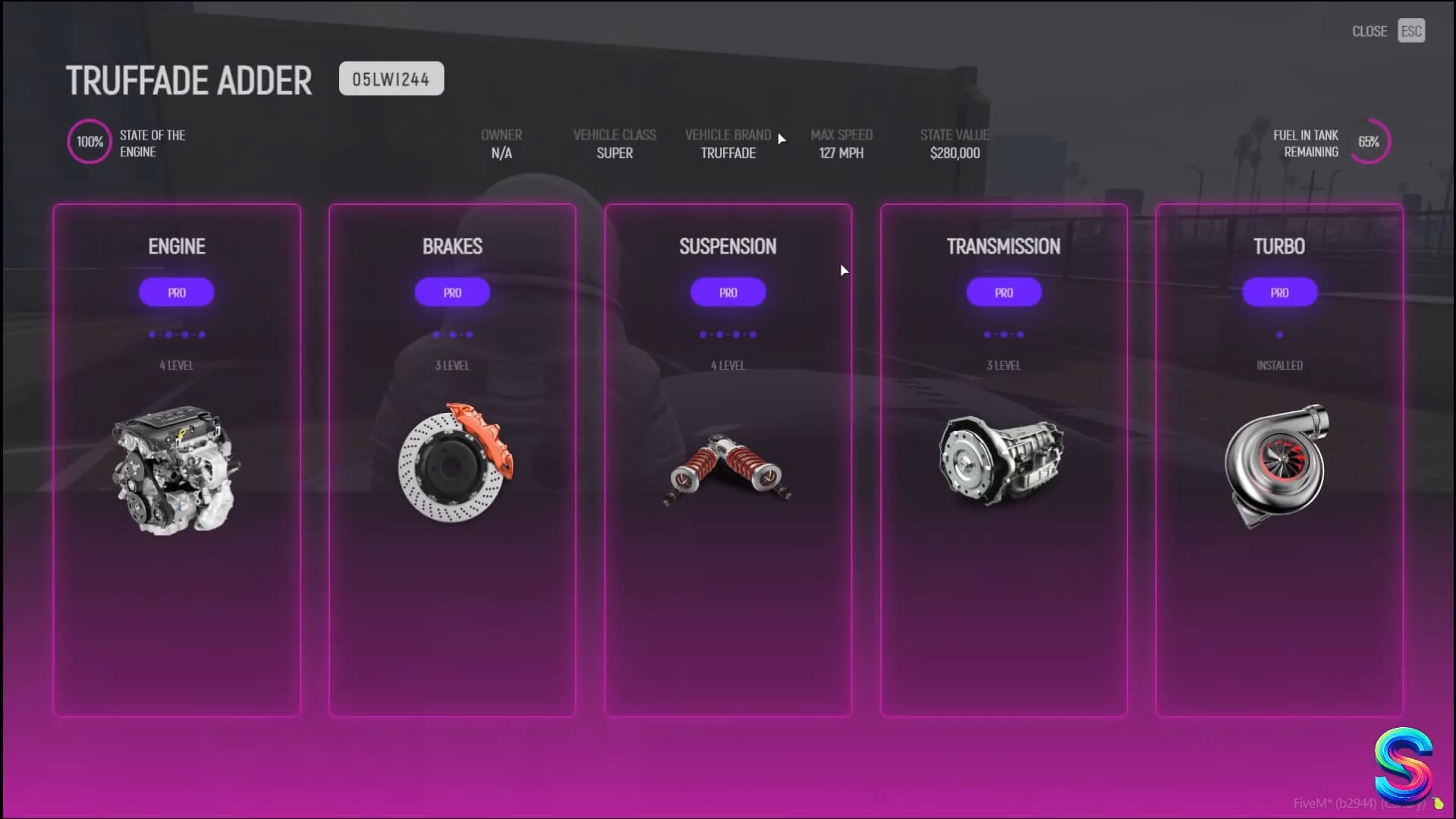Open the engine state percentage indicator
This screenshot has width=1456, height=819.
click(89, 141)
